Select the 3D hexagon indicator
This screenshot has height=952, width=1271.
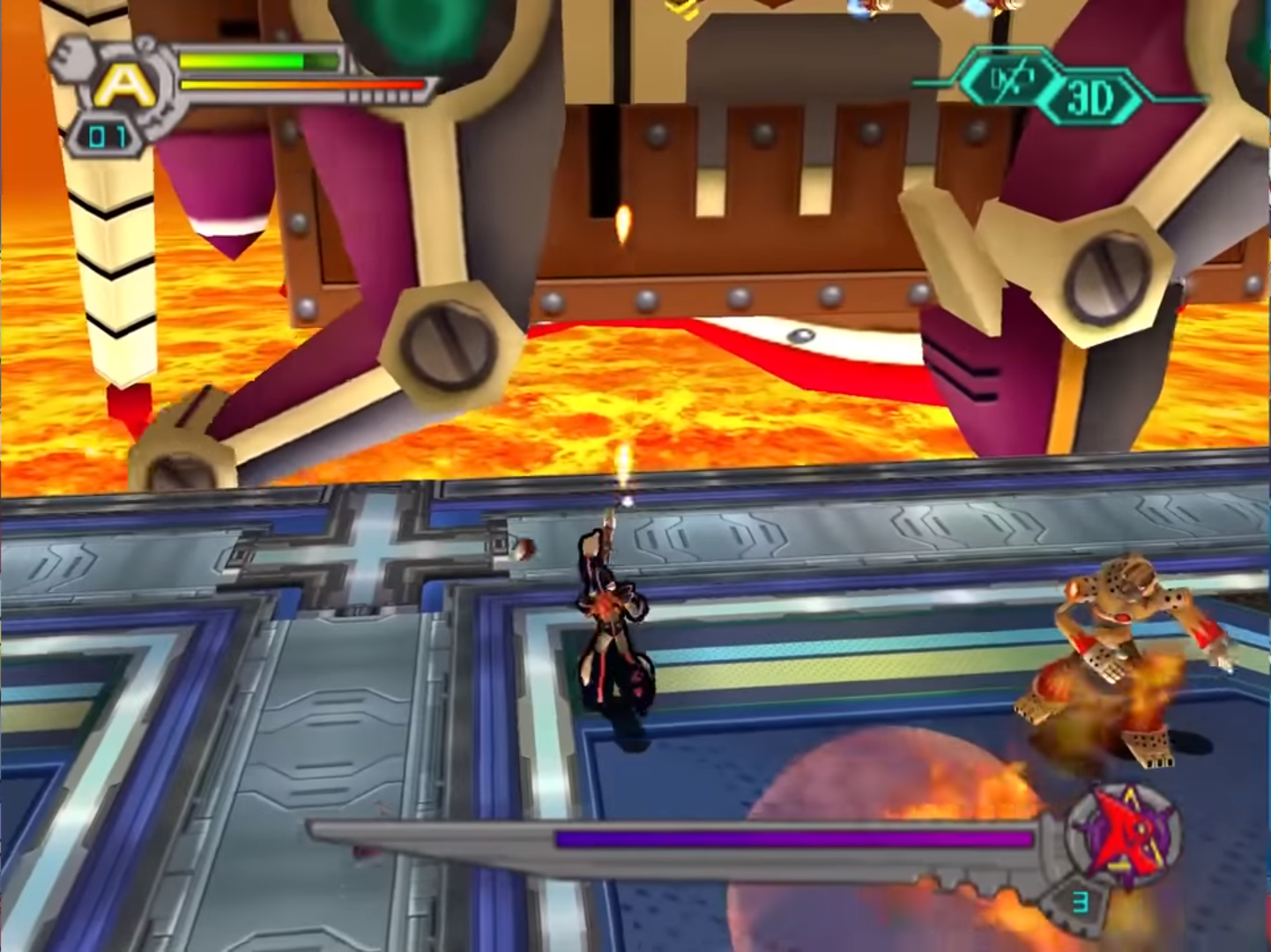1089,98
